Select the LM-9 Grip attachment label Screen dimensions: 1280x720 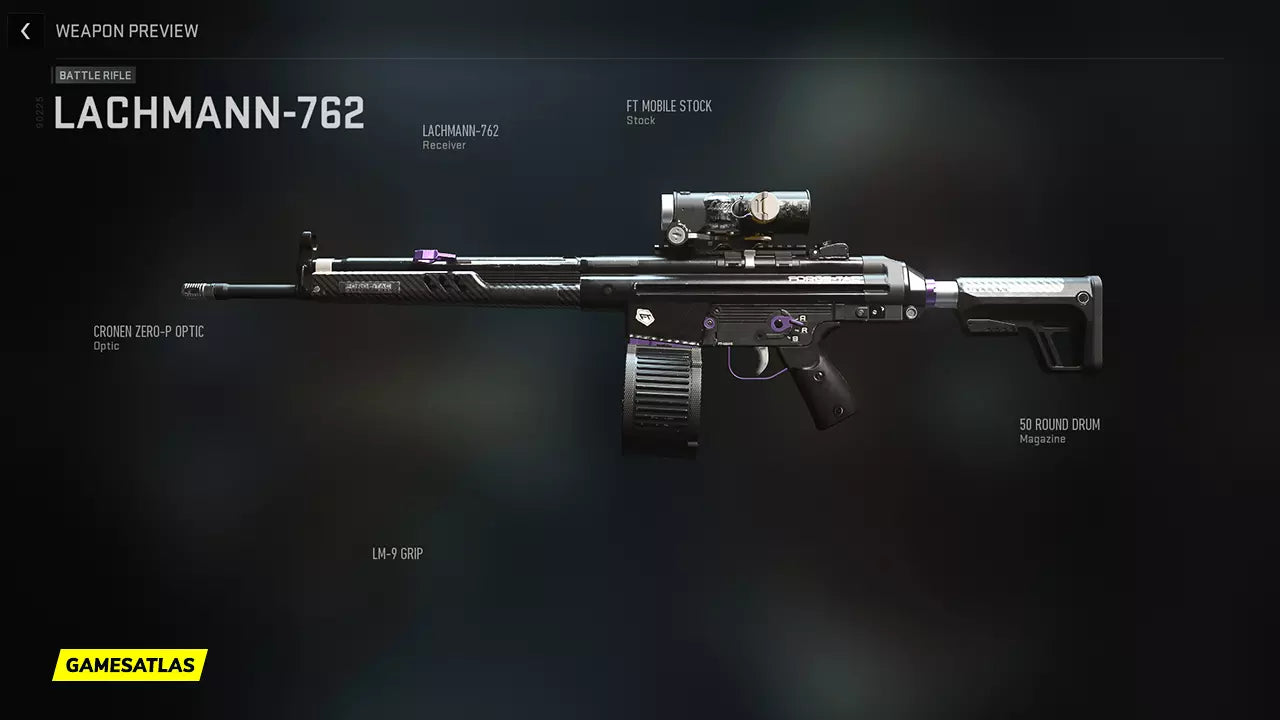coord(397,554)
